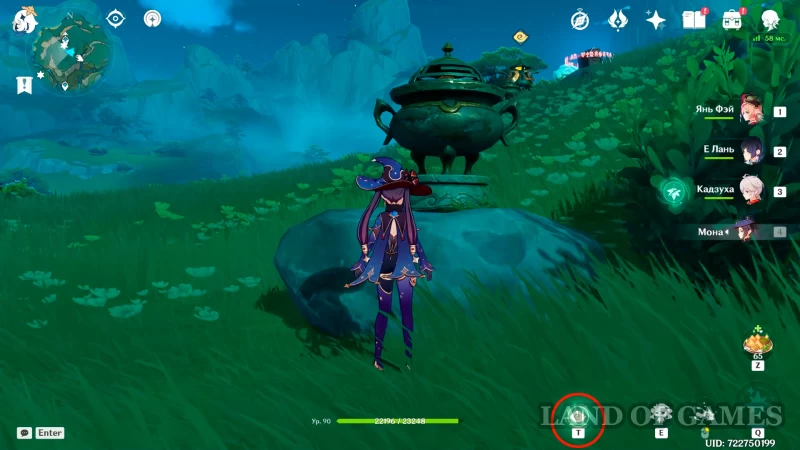Open the adventurer handbook book icon
The width and height of the screenshot is (800, 450).
coord(693,20)
